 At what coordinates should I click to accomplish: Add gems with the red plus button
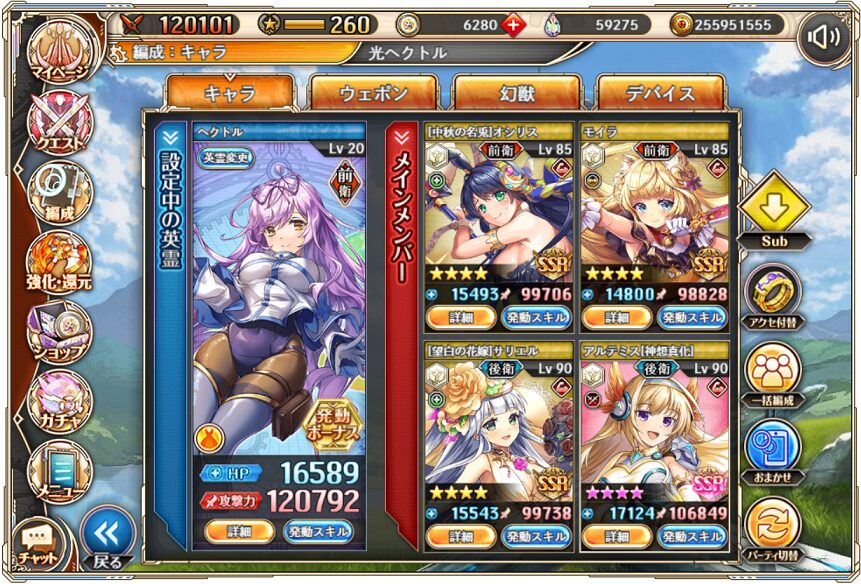tap(513, 25)
